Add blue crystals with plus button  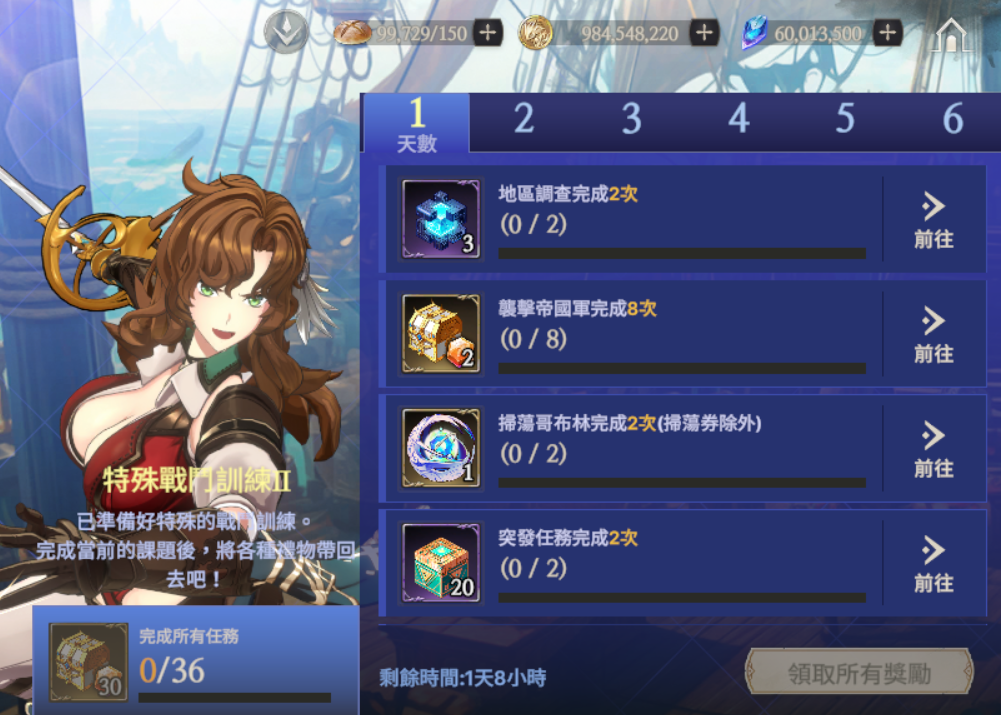(x=887, y=33)
